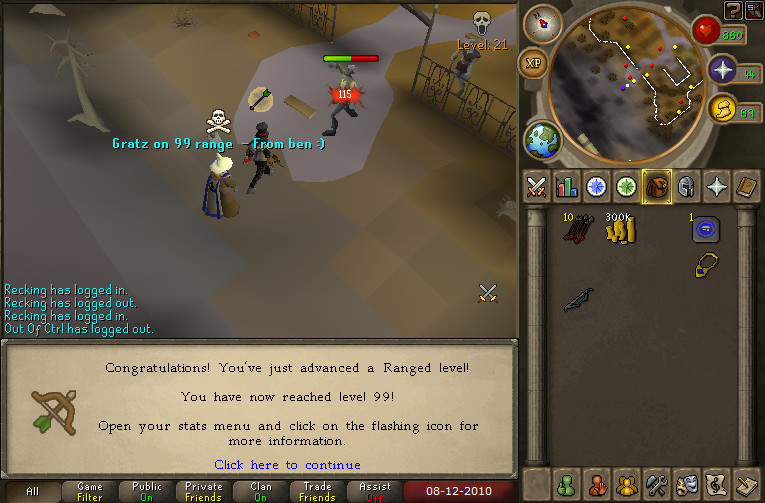Toggle run mode with the energy orb
The width and height of the screenshot is (765, 503).
coord(723,110)
